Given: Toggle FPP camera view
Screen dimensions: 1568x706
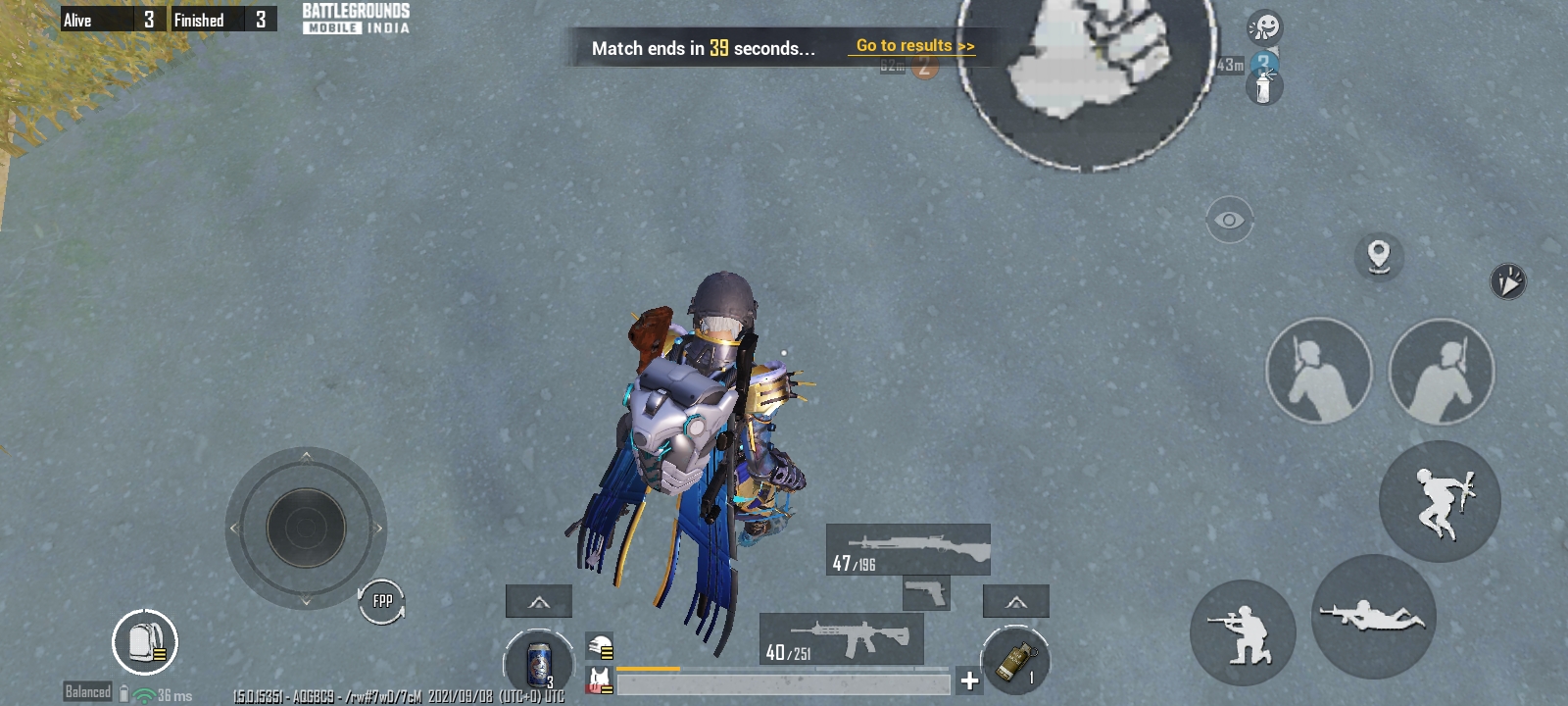Looking at the screenshot, I should point(382,601).
